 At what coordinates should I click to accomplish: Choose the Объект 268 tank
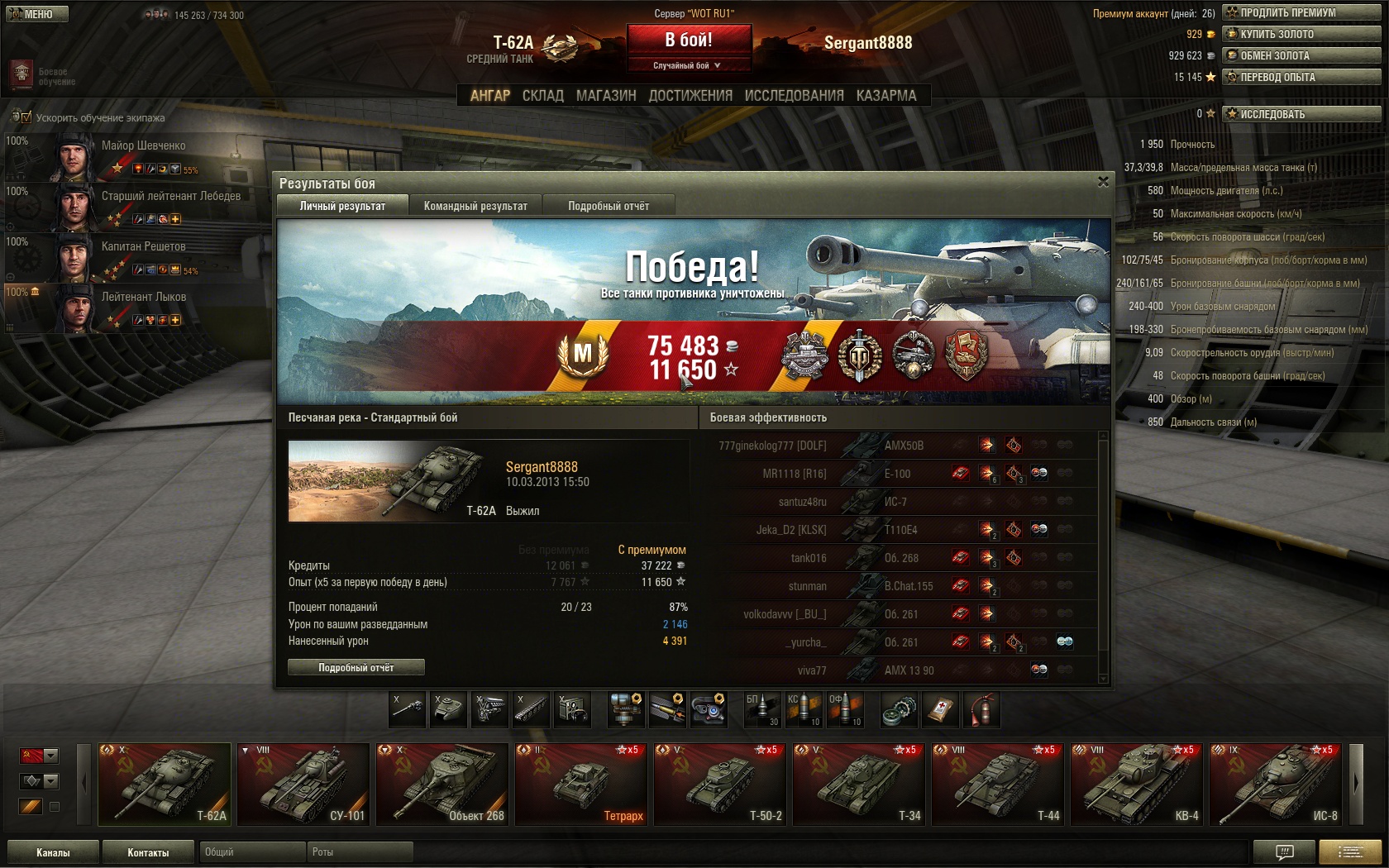point(442,785)
